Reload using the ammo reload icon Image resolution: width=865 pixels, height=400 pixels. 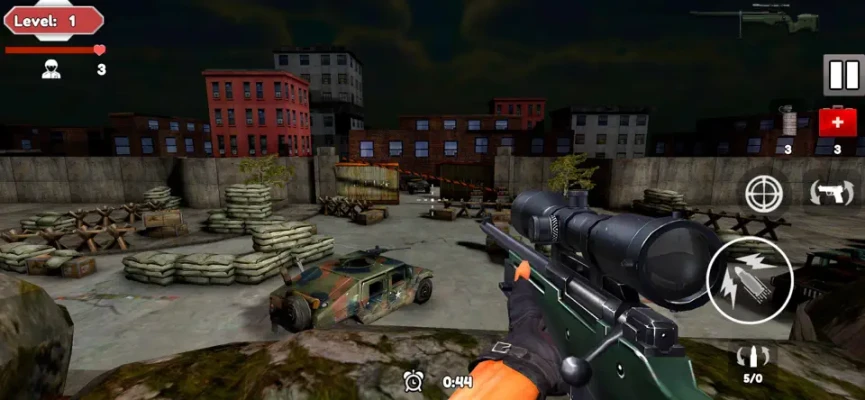coord(751,359)
